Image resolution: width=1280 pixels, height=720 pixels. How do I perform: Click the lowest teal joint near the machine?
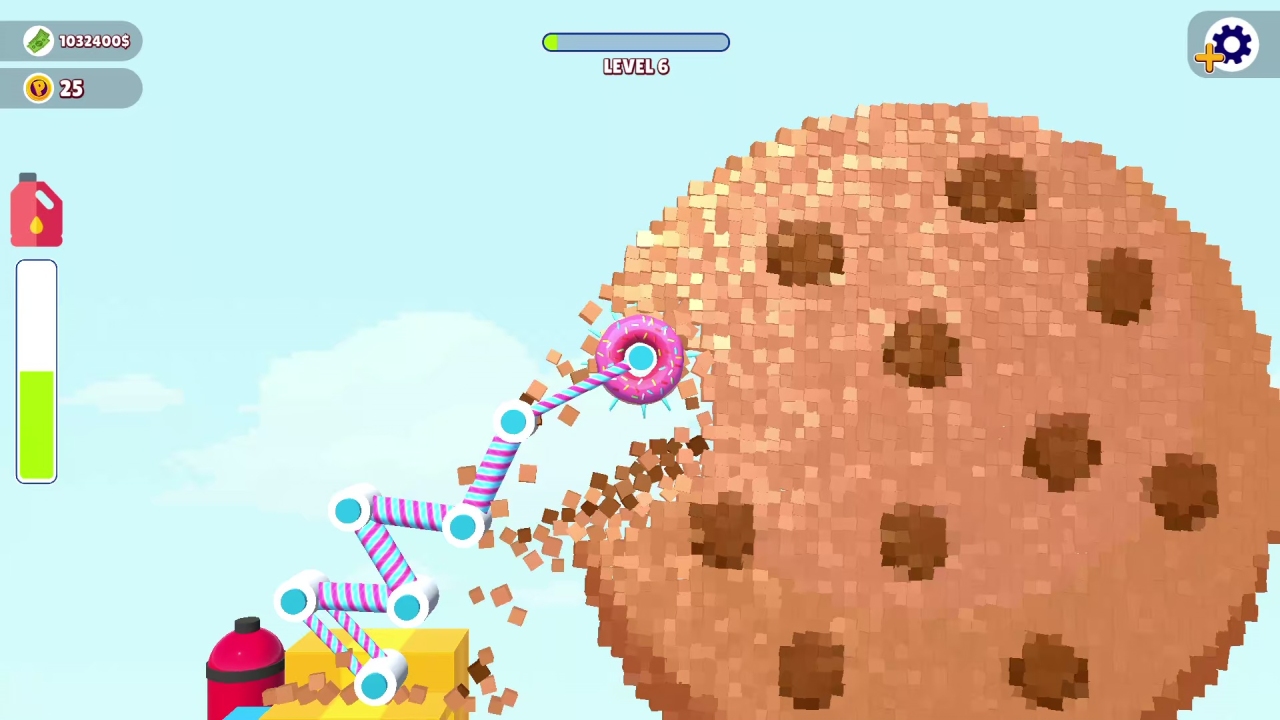[373, 685]
